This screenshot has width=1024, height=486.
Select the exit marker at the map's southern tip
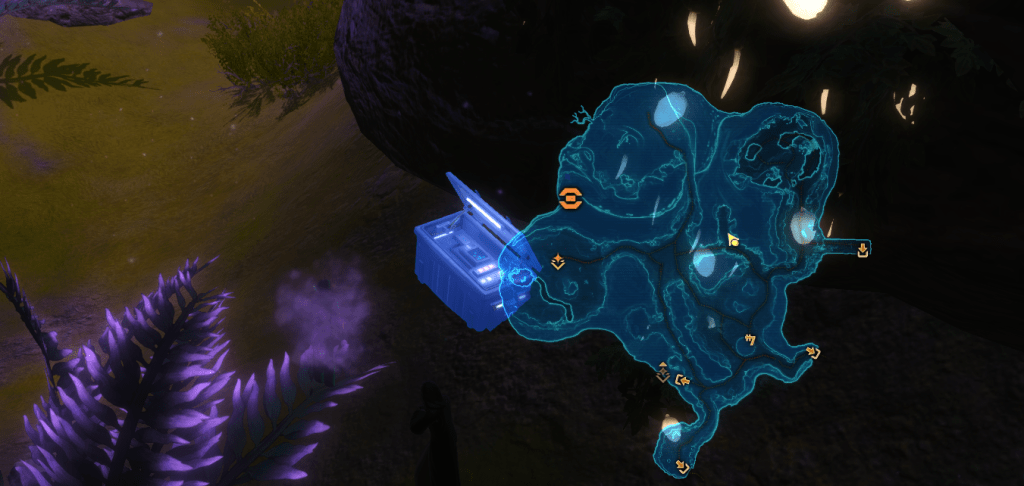[x=683, y=465]
